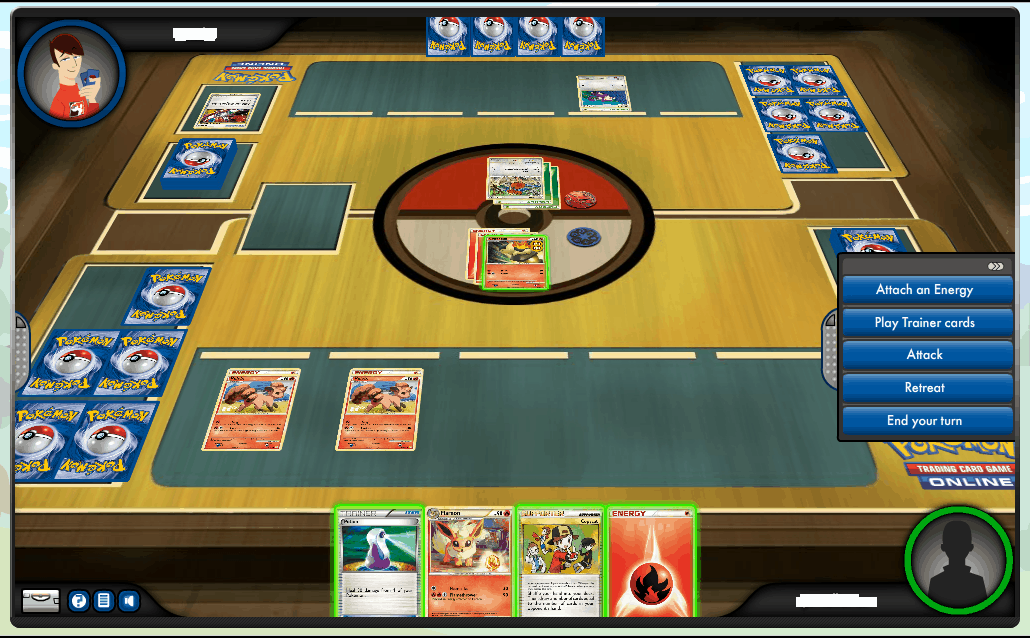Inspect the opponent's active Pokémon card
Image resolution: width=1030 pixels, height=638 pixels.
512,180
